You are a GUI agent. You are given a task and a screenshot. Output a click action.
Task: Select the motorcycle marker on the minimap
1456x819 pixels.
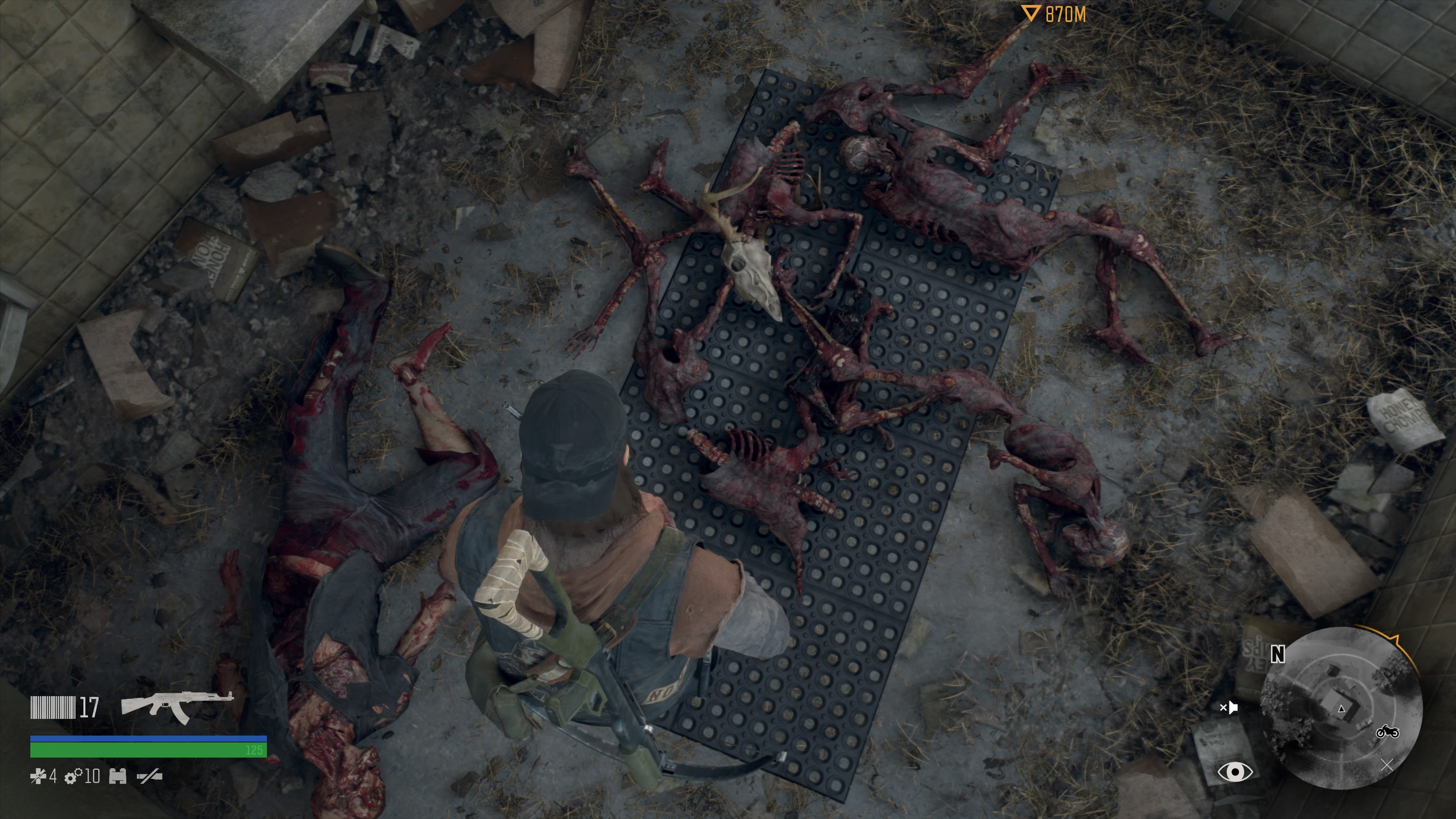coord(1388,732)
